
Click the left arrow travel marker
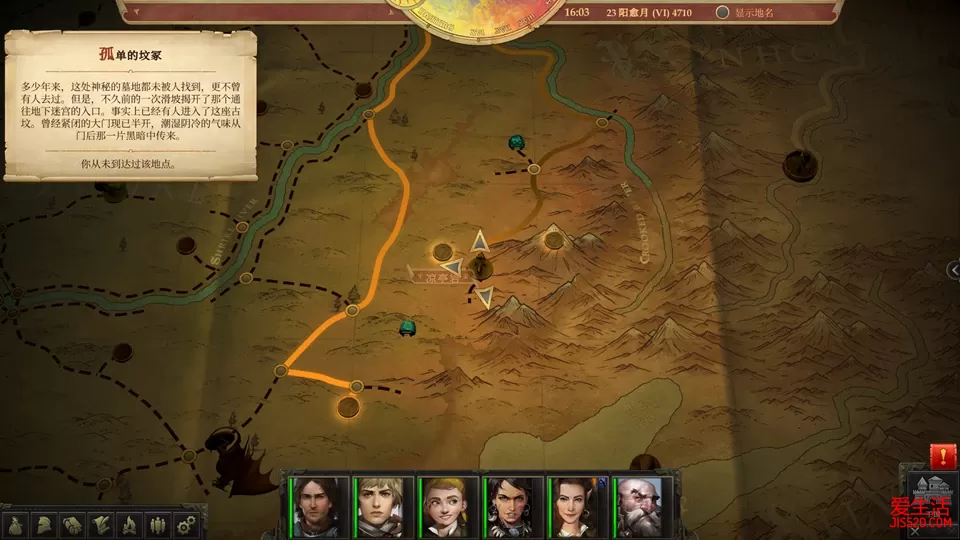click(x=452, y=267)
